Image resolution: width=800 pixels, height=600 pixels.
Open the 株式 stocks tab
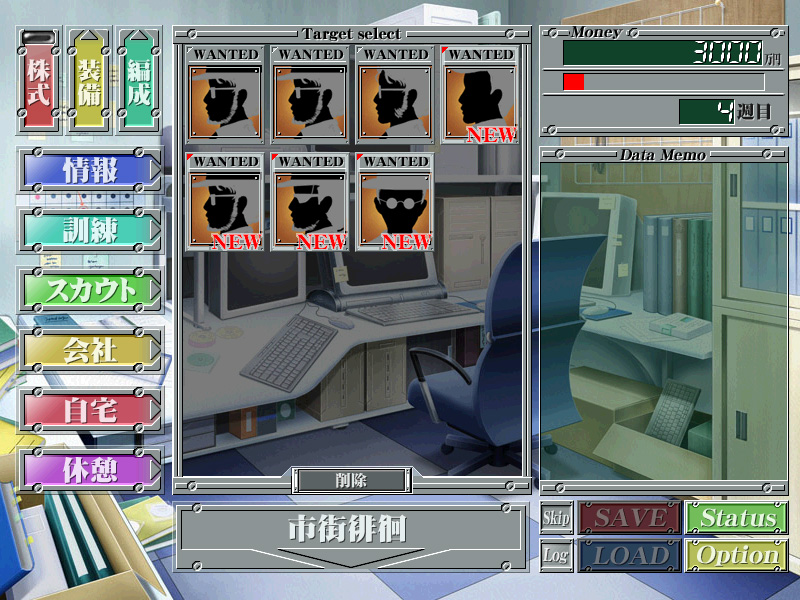(x=40, y=82)
